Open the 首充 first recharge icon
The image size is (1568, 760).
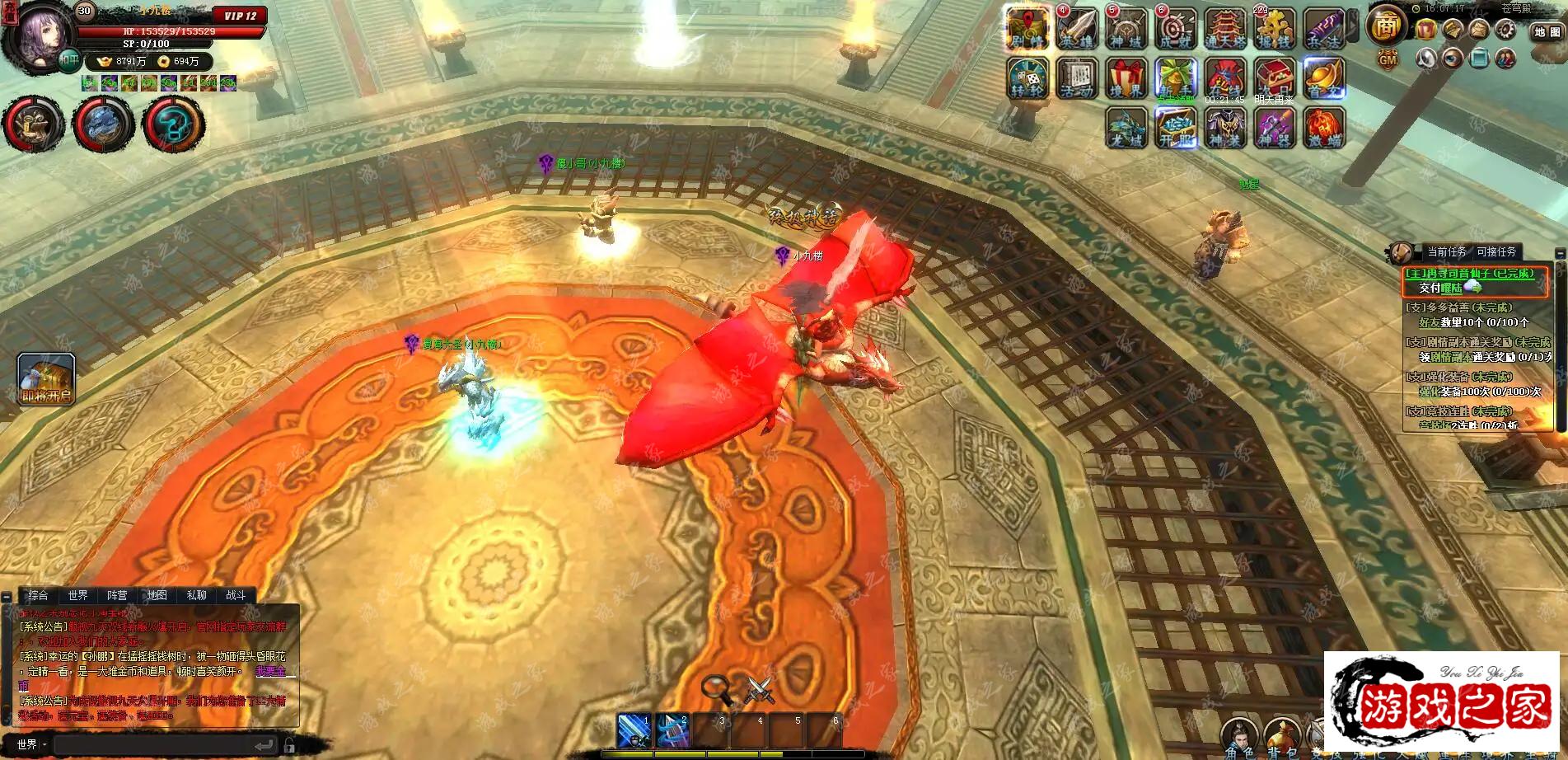[1324, 78]
